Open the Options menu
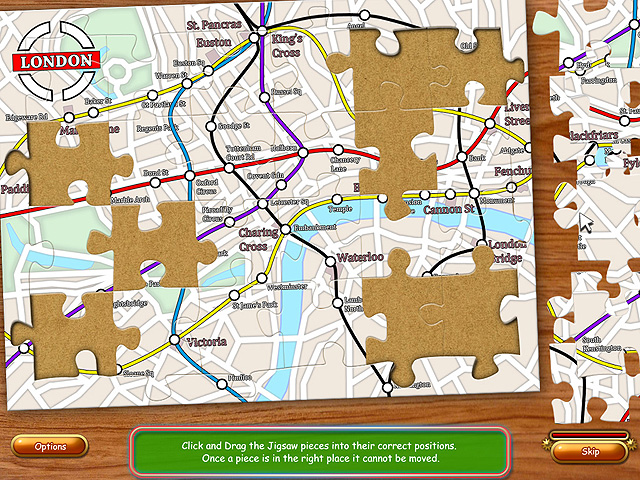Viewport: 640px width, 480px height. 50,447
